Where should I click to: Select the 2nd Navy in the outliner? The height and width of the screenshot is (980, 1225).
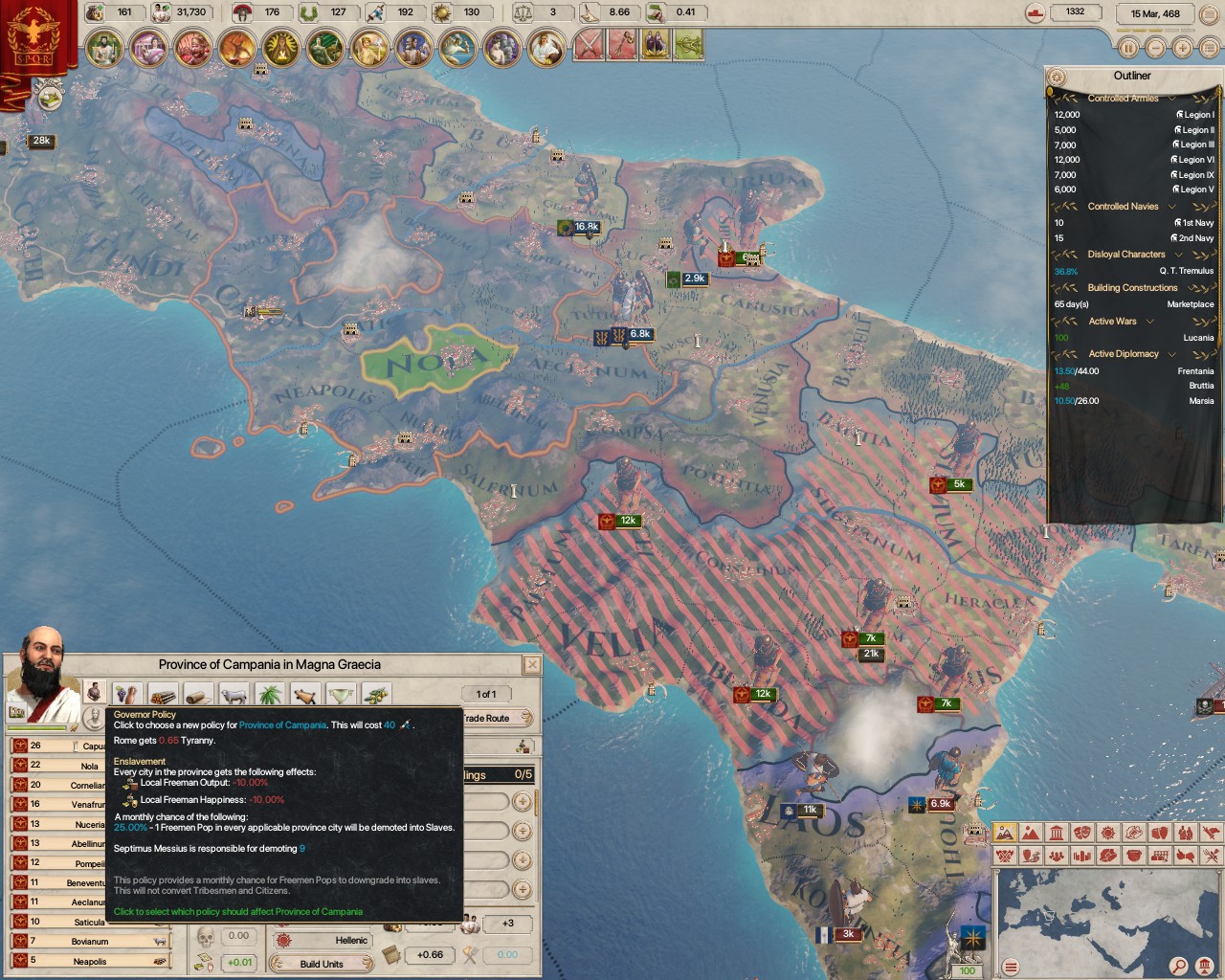(x=1194, y=238)
